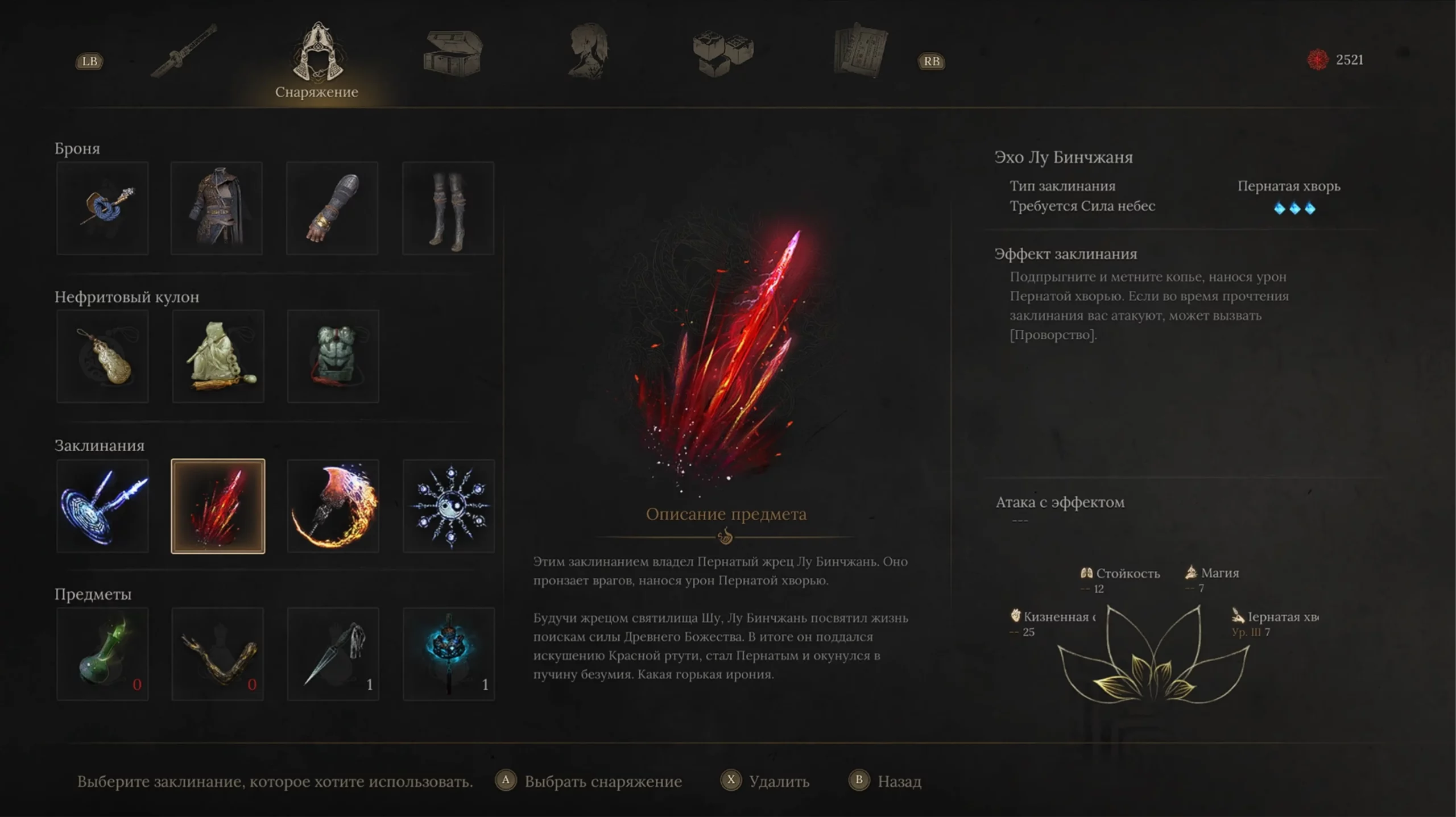The image size is (1456, 817).
Task: Pick the jade torso armor pendant
Action: pyautogui.click(x=333, y=356)
